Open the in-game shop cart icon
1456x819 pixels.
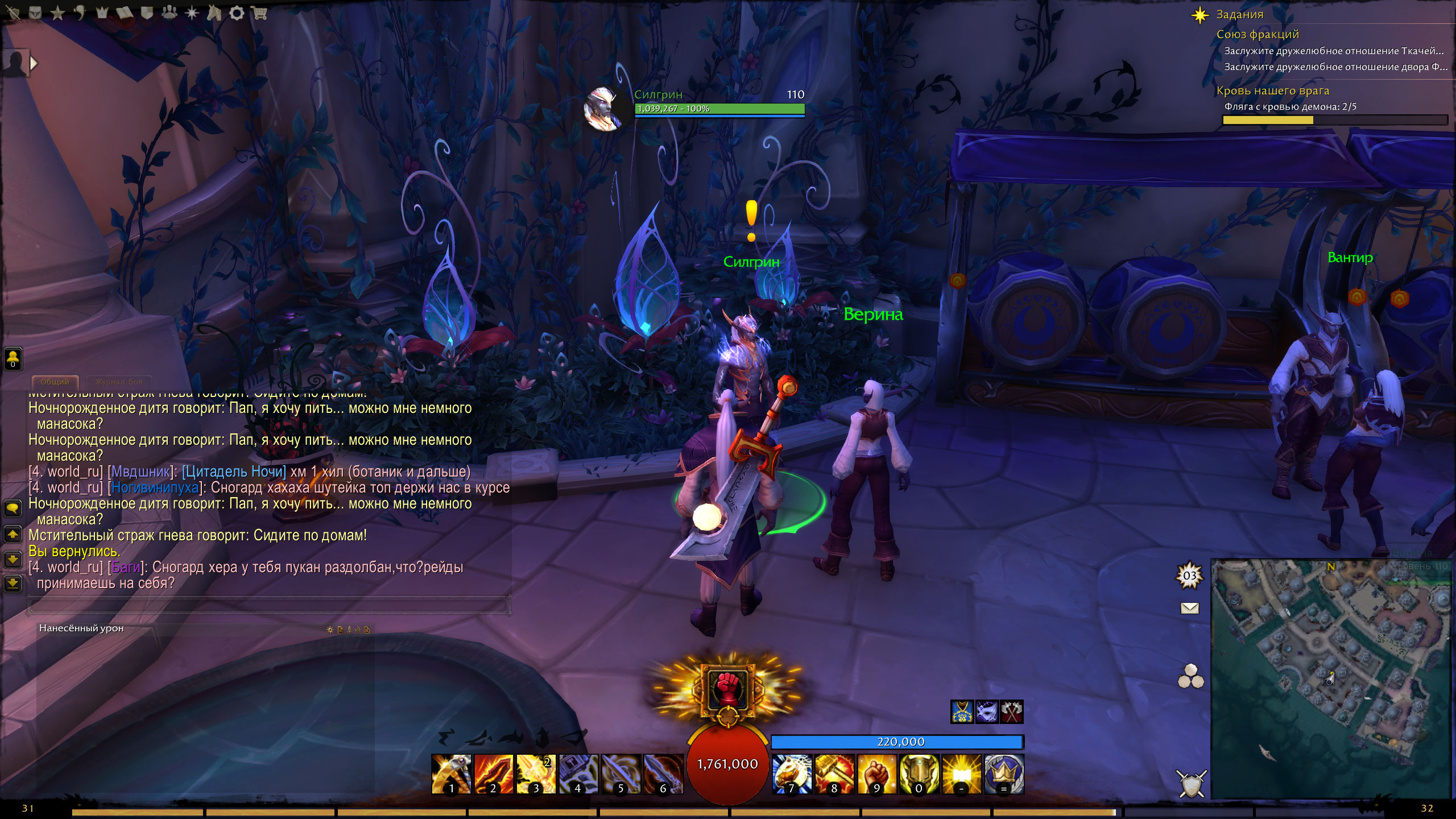[259, 13]
